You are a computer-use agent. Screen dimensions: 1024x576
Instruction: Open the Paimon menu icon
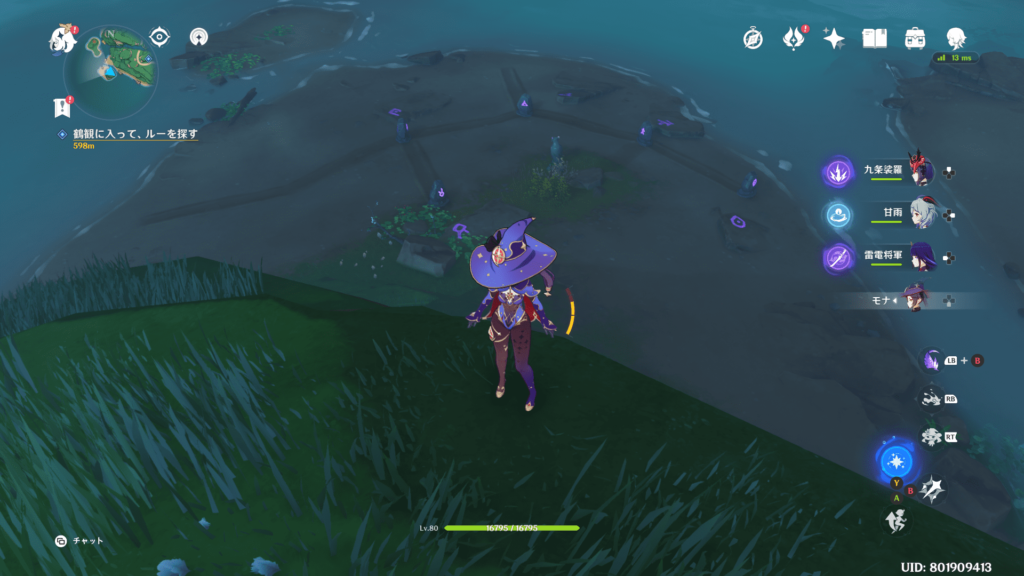63,39
